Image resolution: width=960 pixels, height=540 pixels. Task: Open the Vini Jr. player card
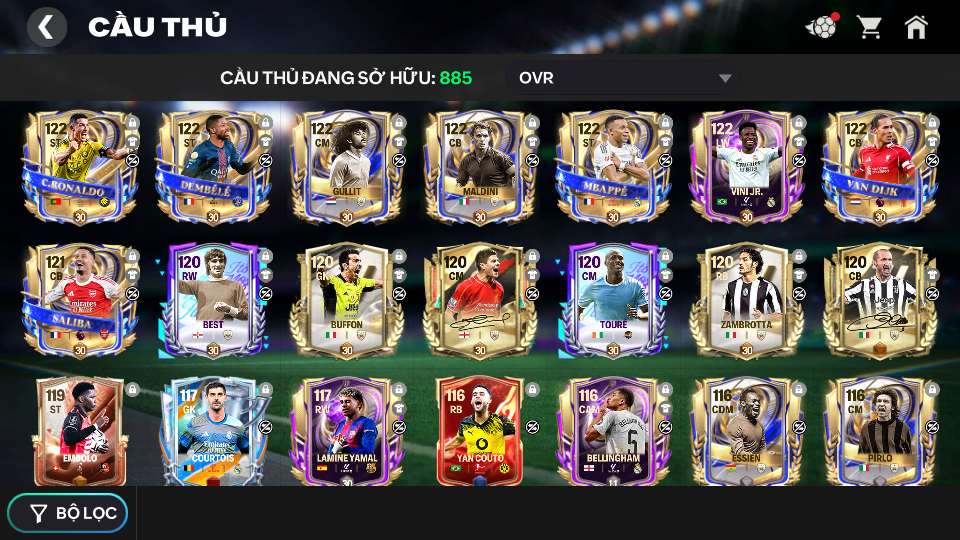[745, 167]
